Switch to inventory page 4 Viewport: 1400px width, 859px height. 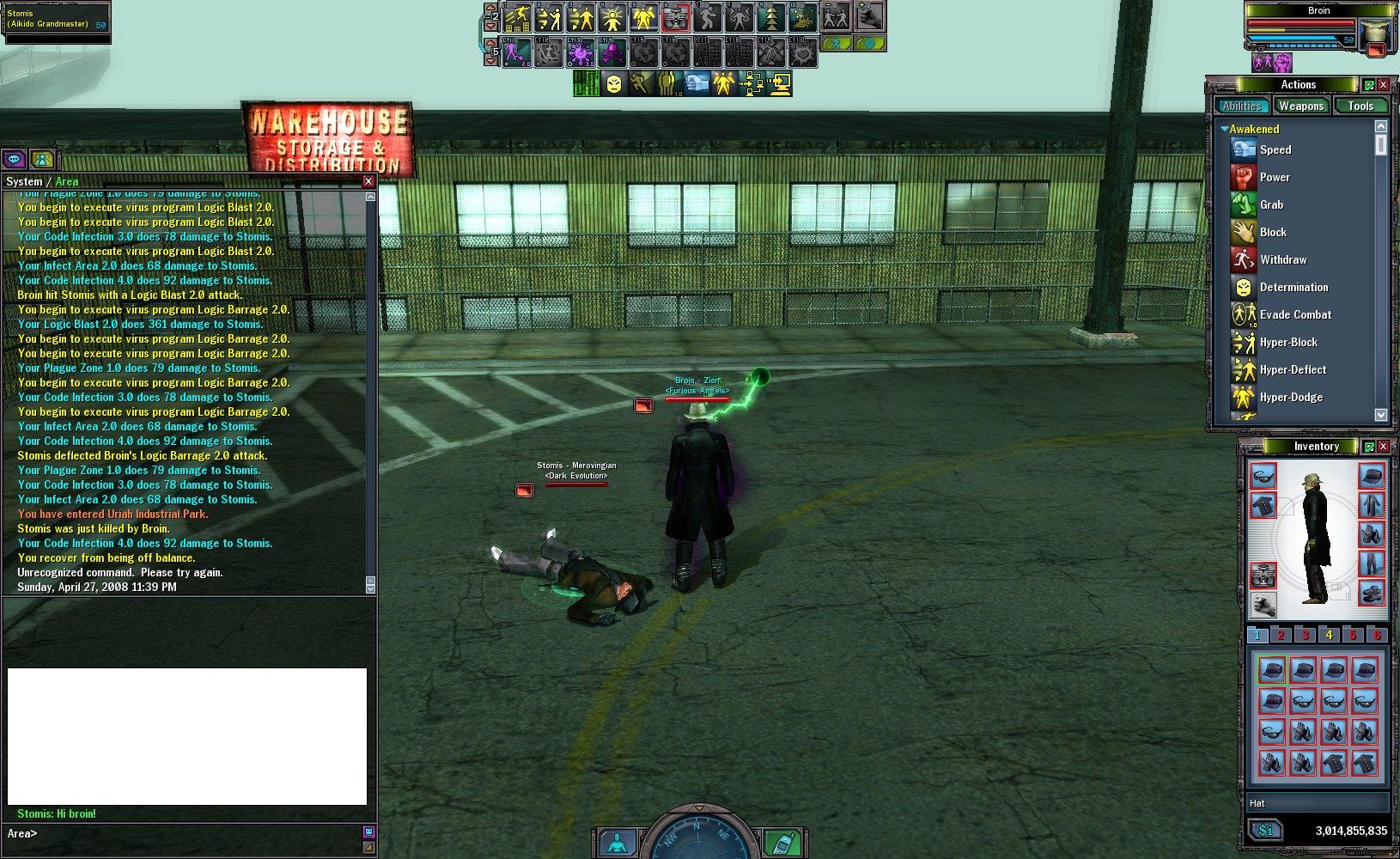[x=1329, y=635]
